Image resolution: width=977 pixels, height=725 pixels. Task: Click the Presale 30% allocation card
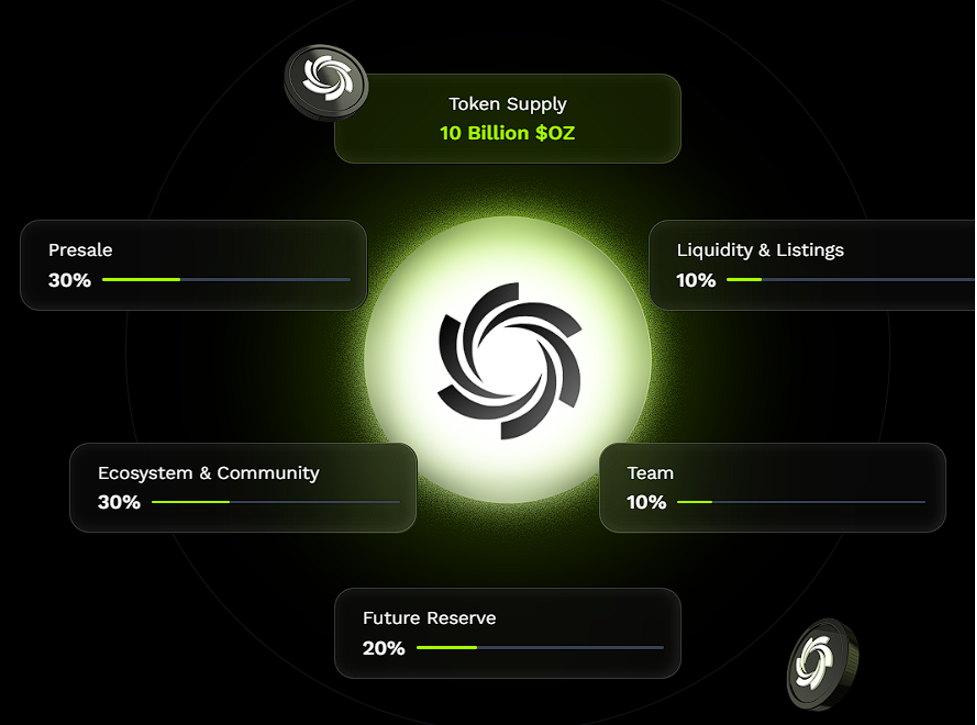[193, 265]
